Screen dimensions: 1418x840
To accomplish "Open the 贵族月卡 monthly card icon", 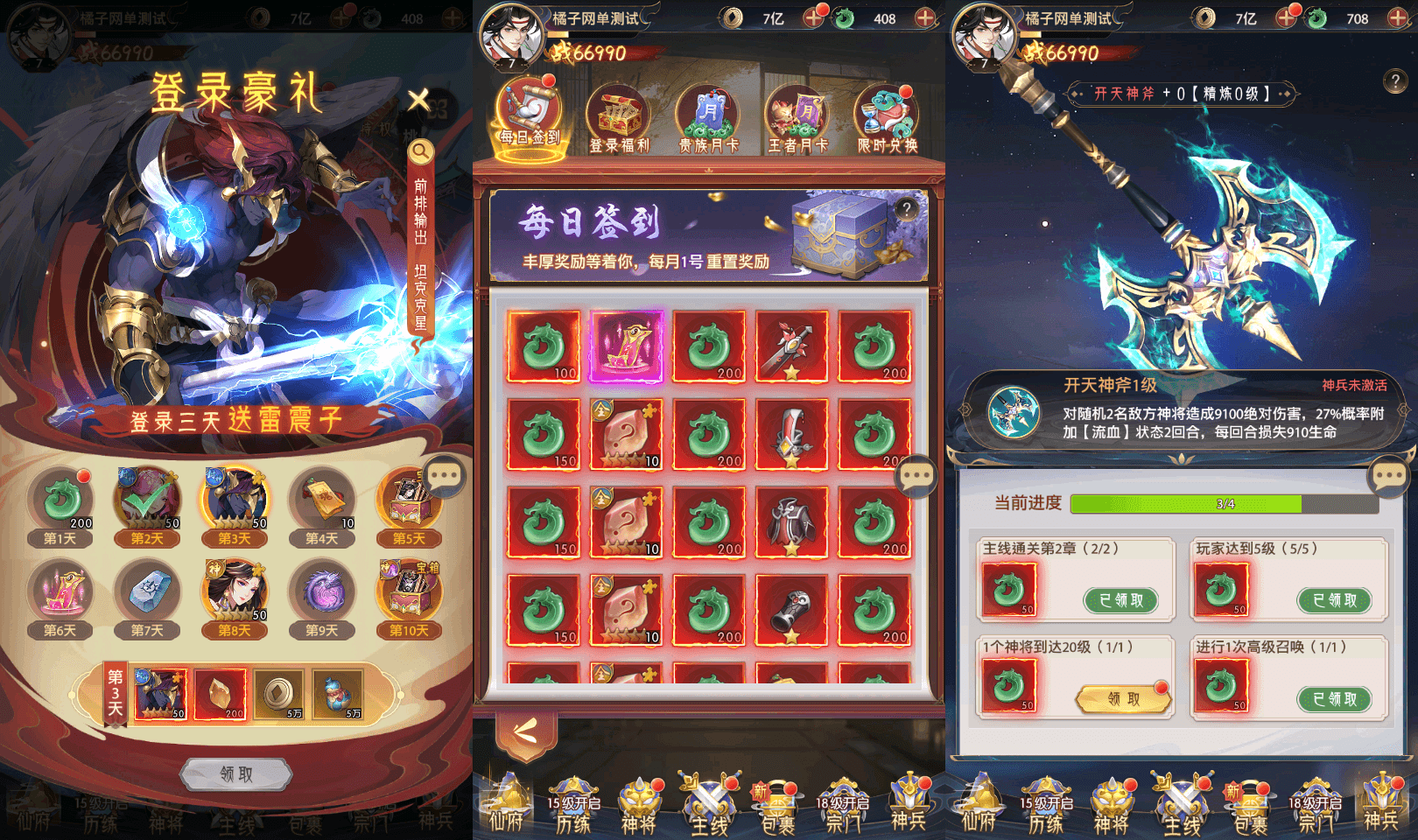I will click(709, 109).
